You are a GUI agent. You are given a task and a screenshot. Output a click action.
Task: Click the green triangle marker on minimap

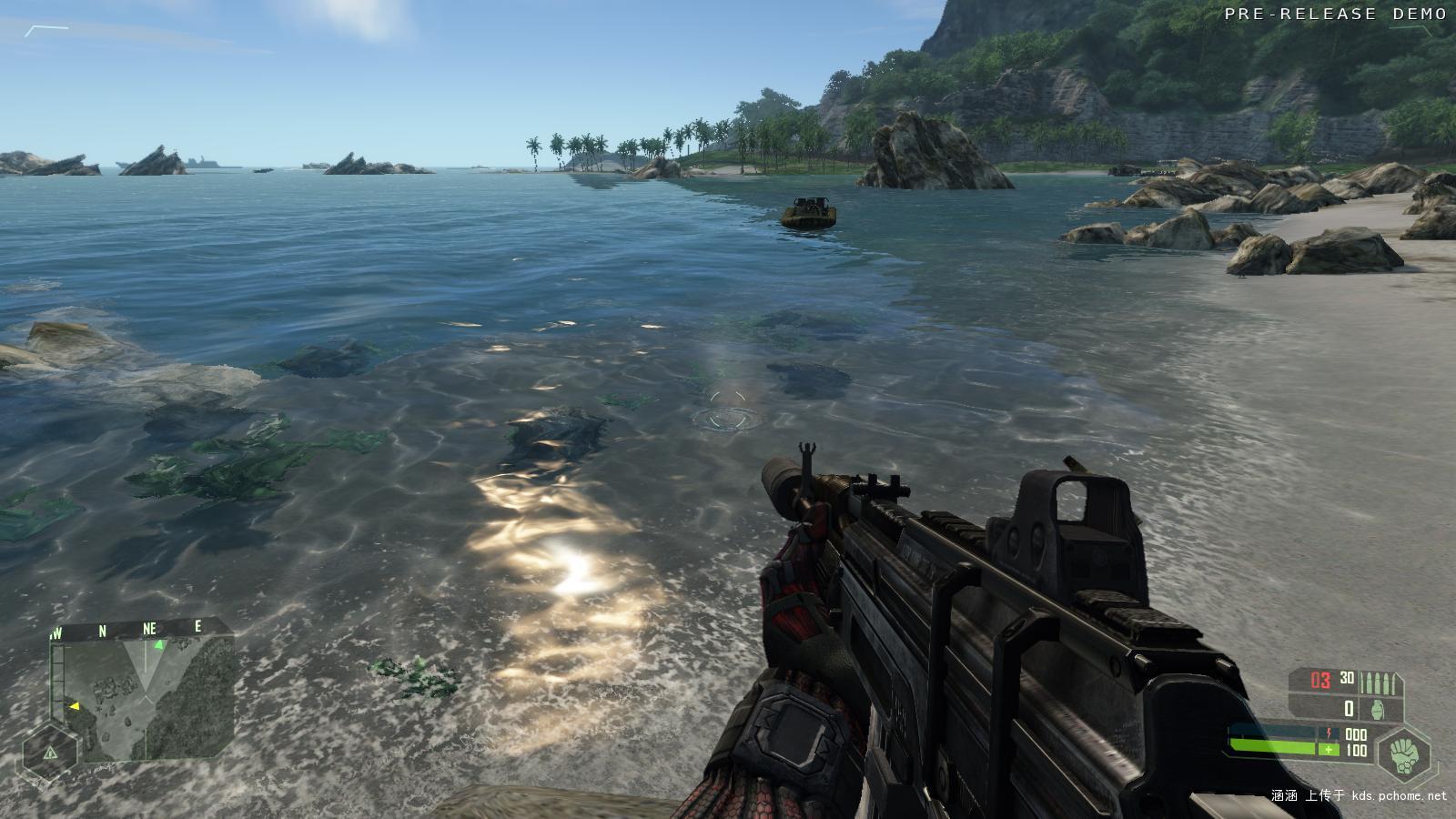pyautogui.click(x=159, y=645)
